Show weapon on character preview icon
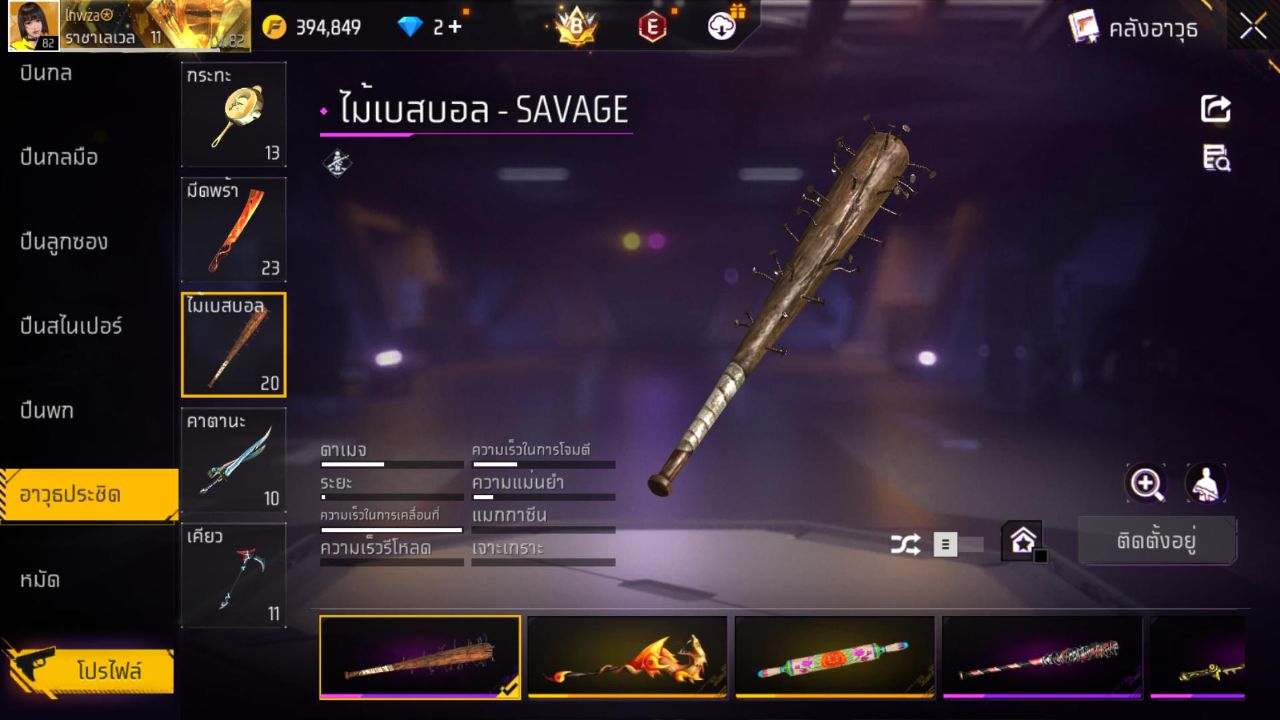This screenshot has width=1280, height=720. tap(1205, 484)
